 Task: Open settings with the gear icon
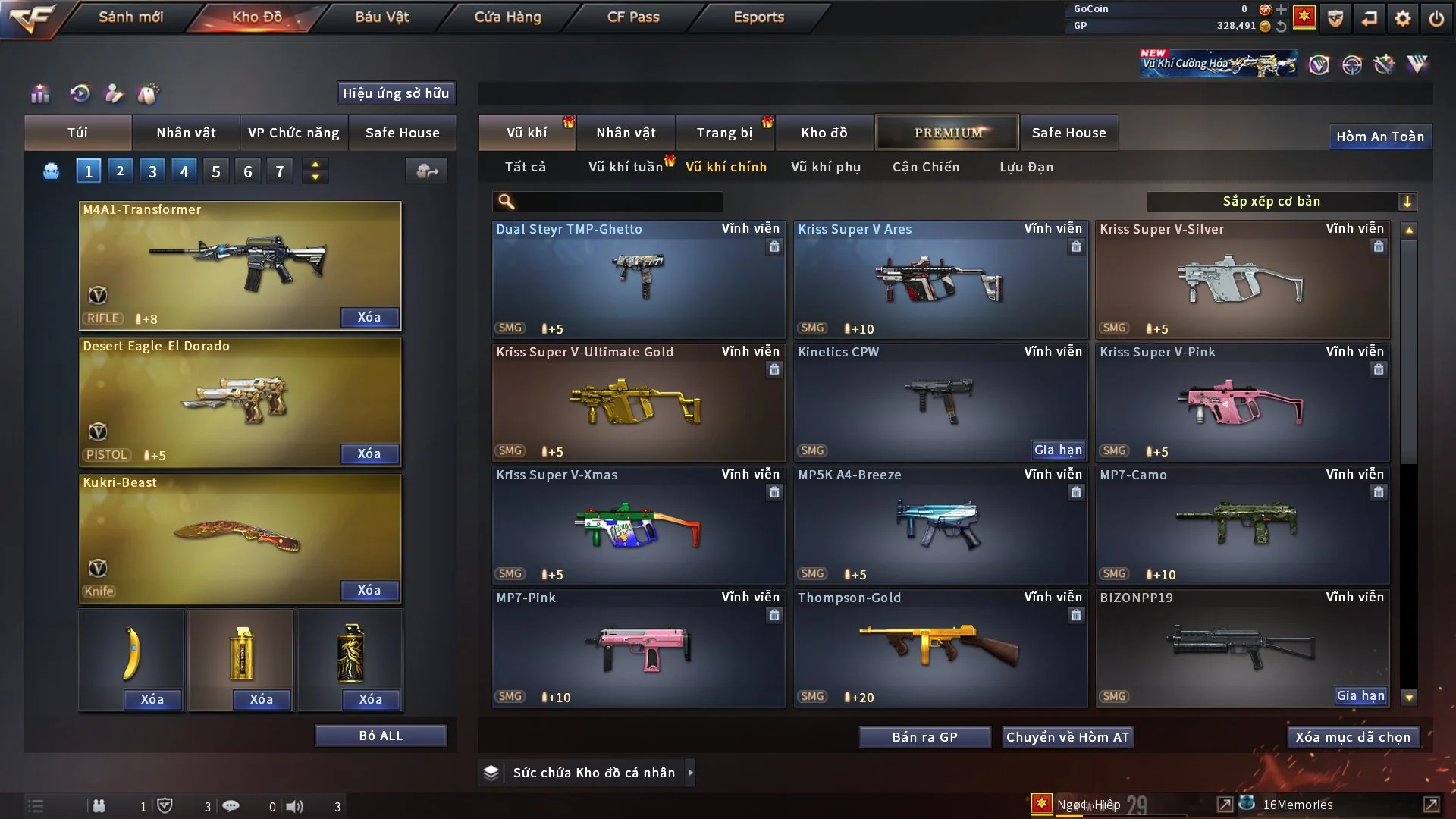click(x=1402, y=18)
